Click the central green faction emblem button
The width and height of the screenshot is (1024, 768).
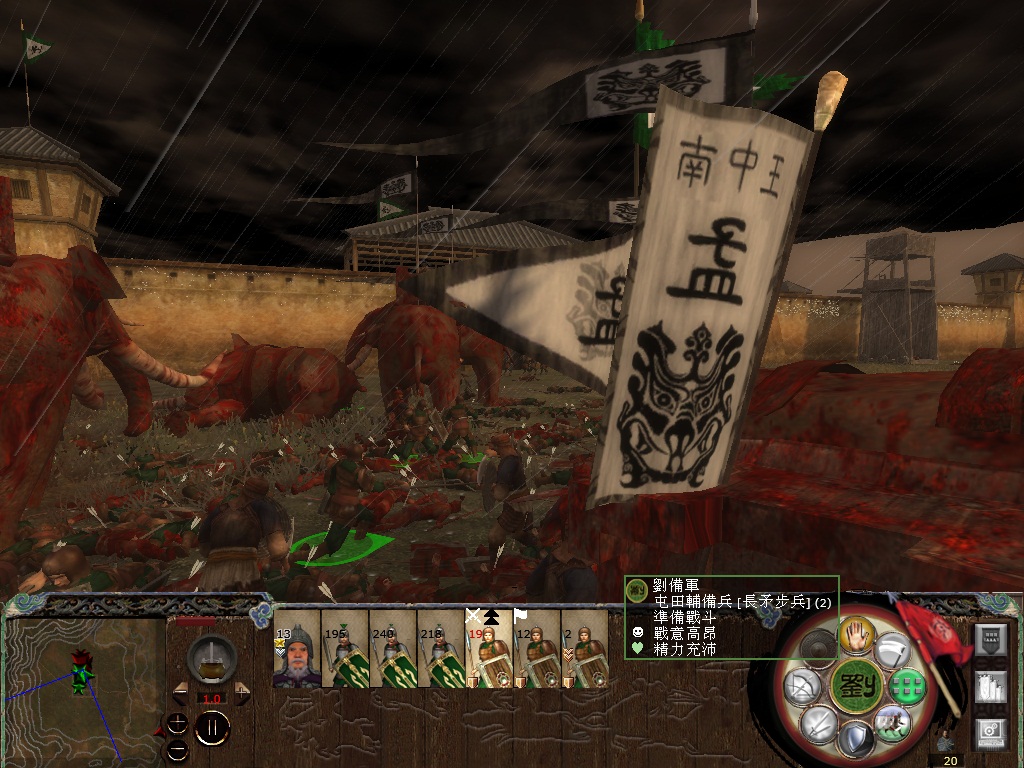pyautogui.click(x=856, y=685)
